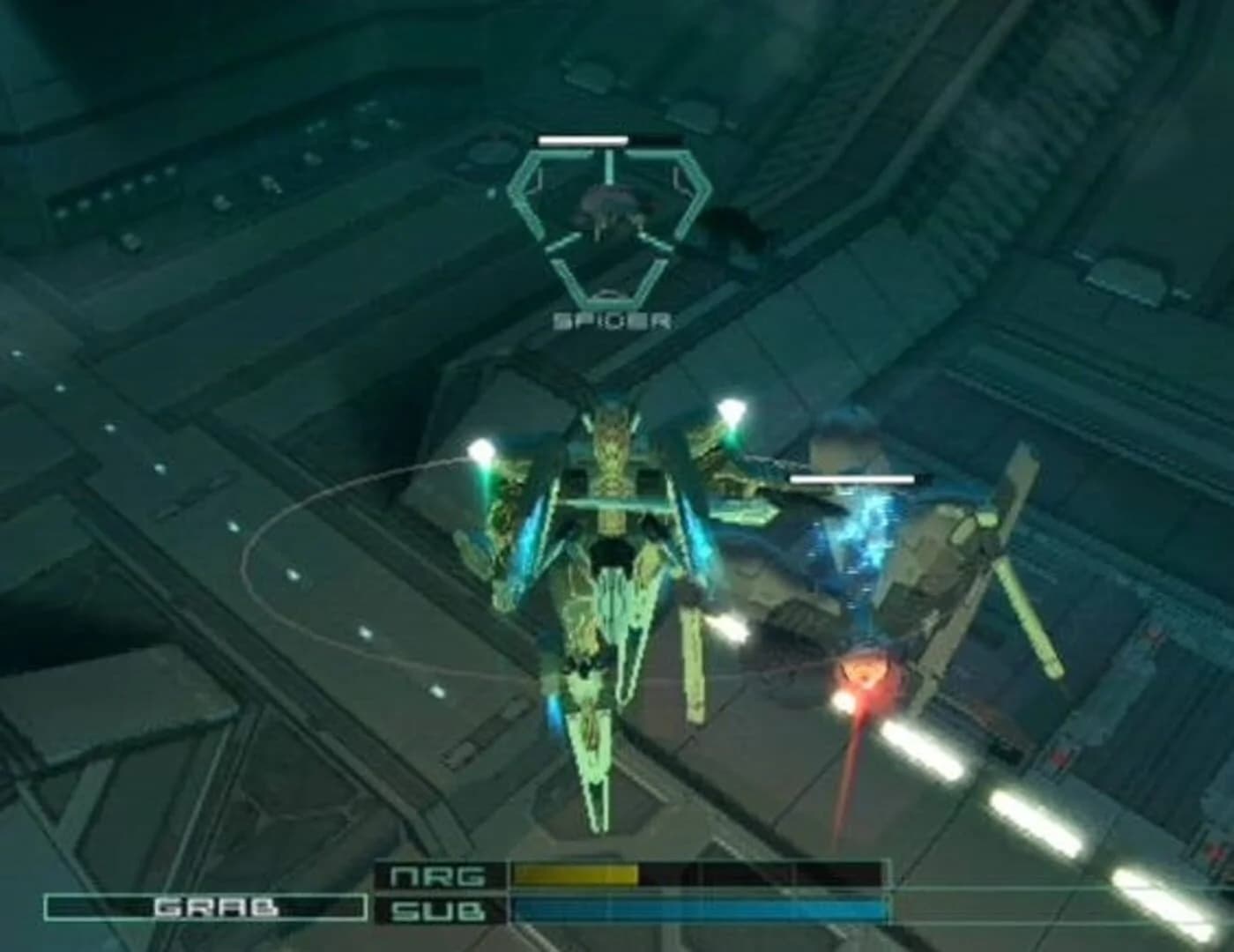Click the left green thruster flare on Jehuty
The image size is (1234, 952).
(480, 450)
